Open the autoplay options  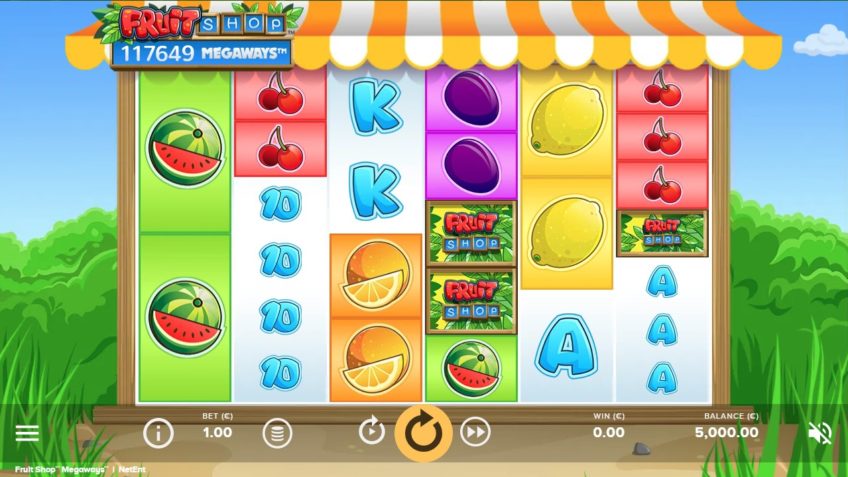[x=371, y=432]
